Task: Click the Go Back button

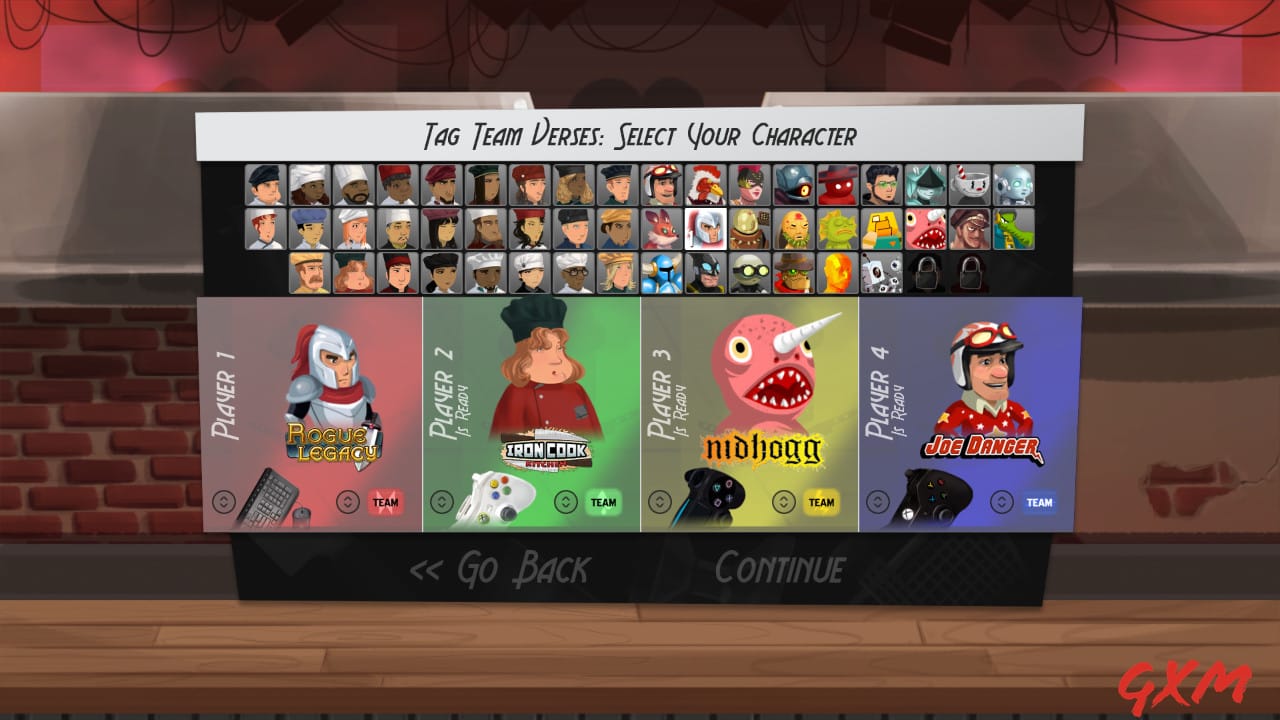Action: point(506,569)
